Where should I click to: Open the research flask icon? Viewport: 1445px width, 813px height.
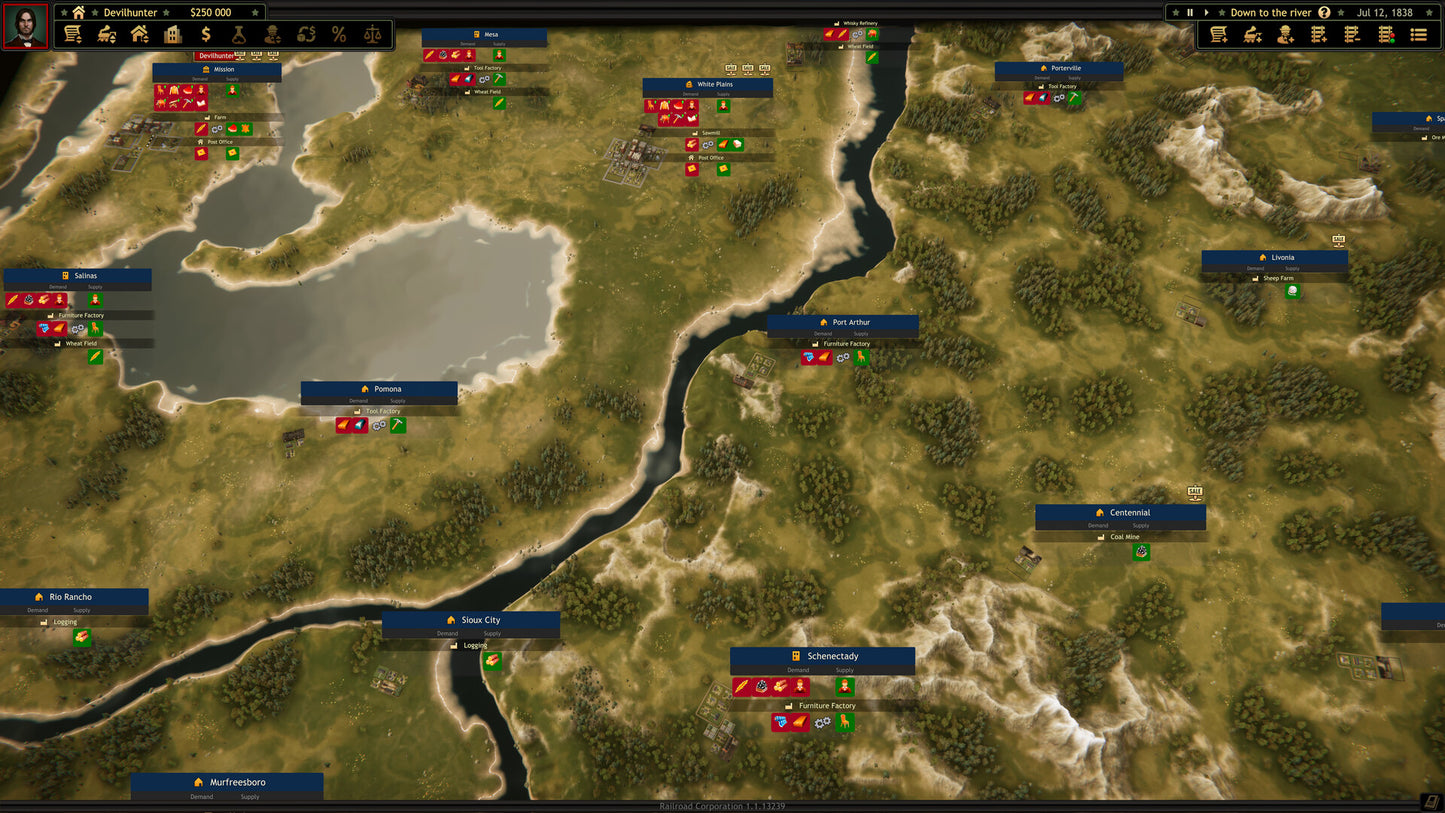(239, 33)
